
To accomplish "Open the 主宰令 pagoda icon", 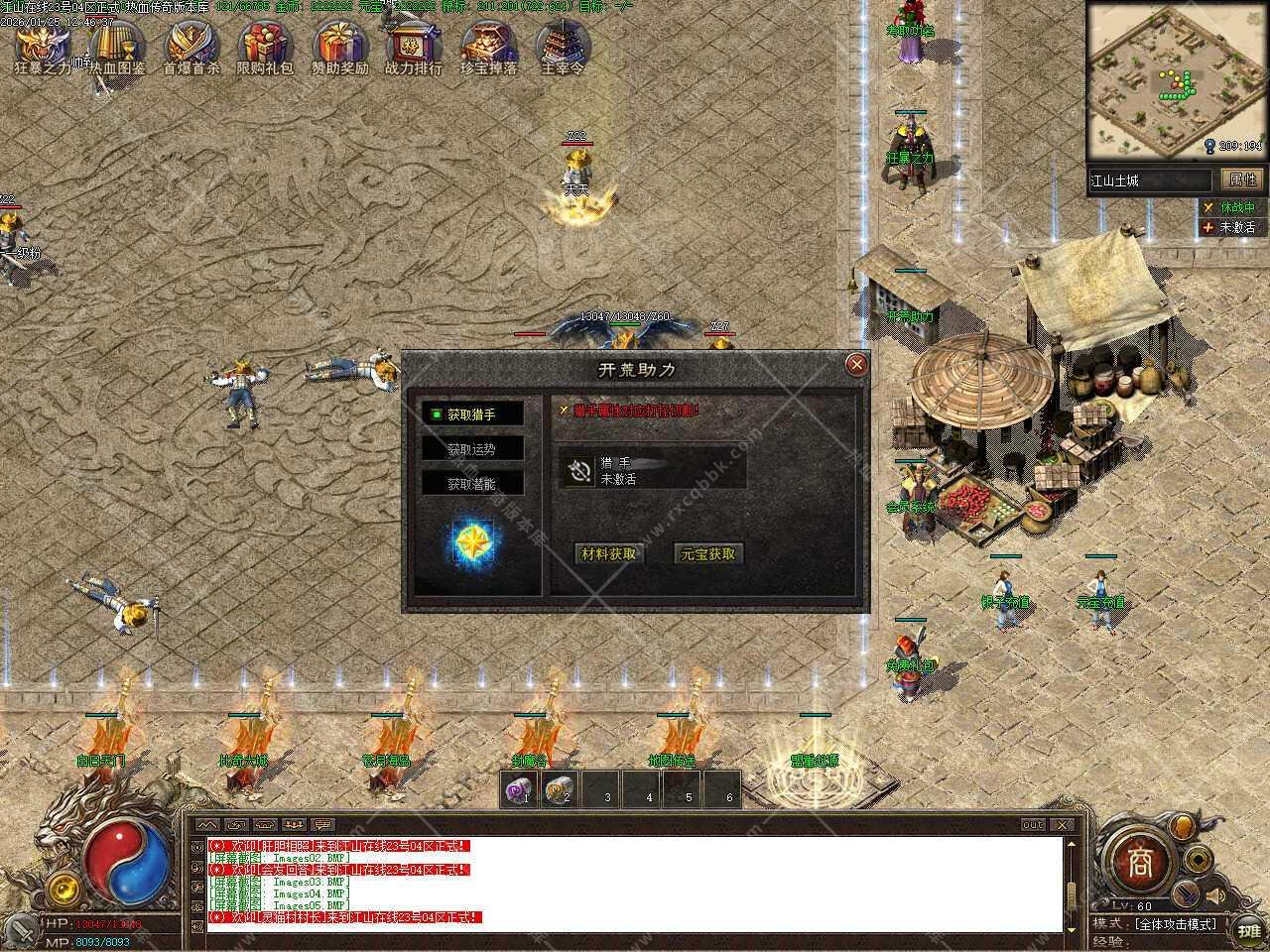I will [563, 46].
